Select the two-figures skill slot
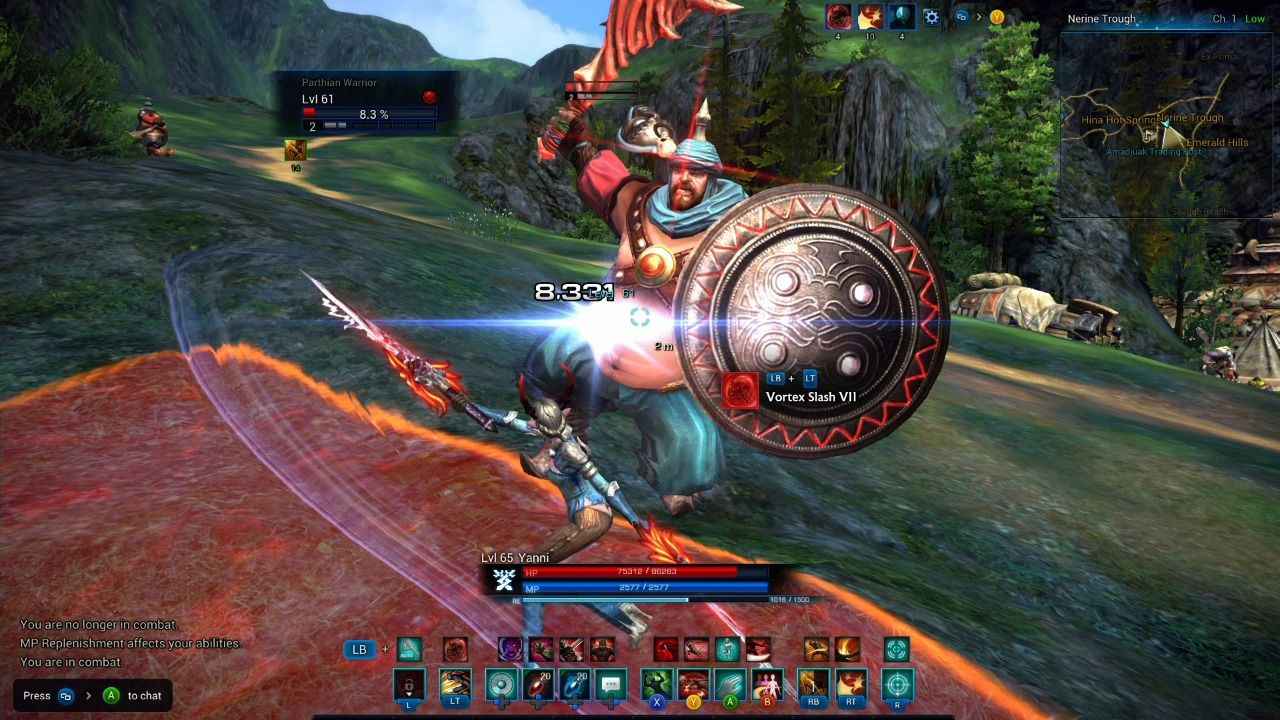Screen dimensions: 1280x720 point(768,685)
